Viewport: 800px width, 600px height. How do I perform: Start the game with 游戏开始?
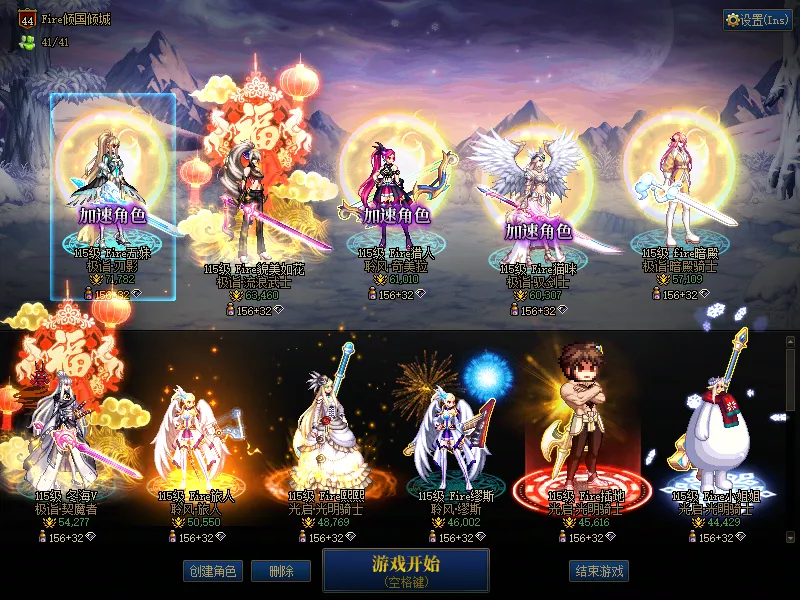[x=406, y=569]
